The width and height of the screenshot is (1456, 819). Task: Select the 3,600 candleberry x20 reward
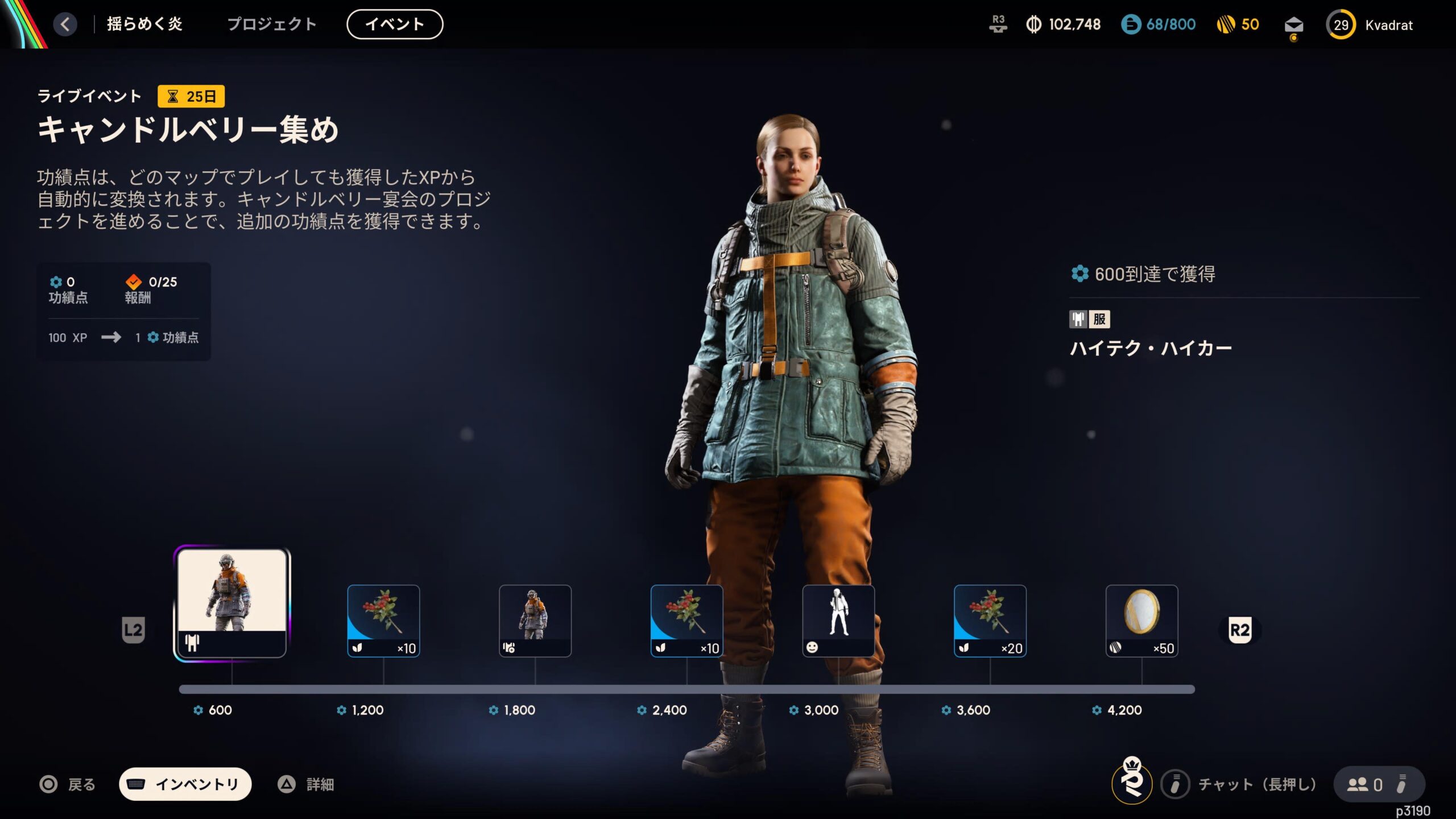(990, 621)
